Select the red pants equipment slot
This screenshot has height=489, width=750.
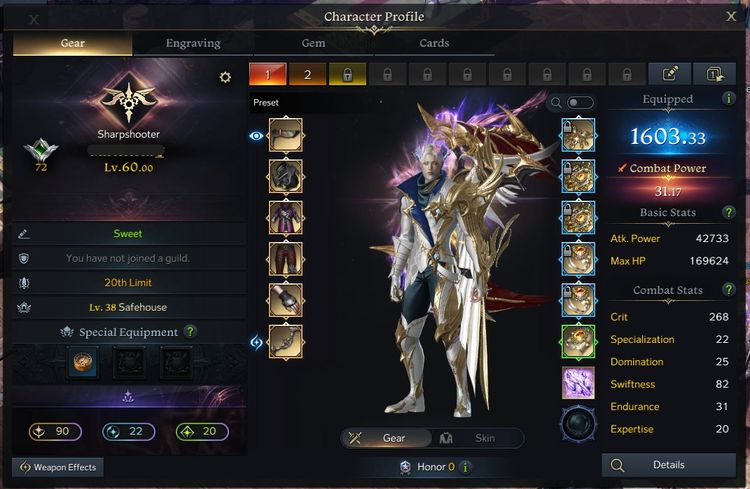coord(285,258)
